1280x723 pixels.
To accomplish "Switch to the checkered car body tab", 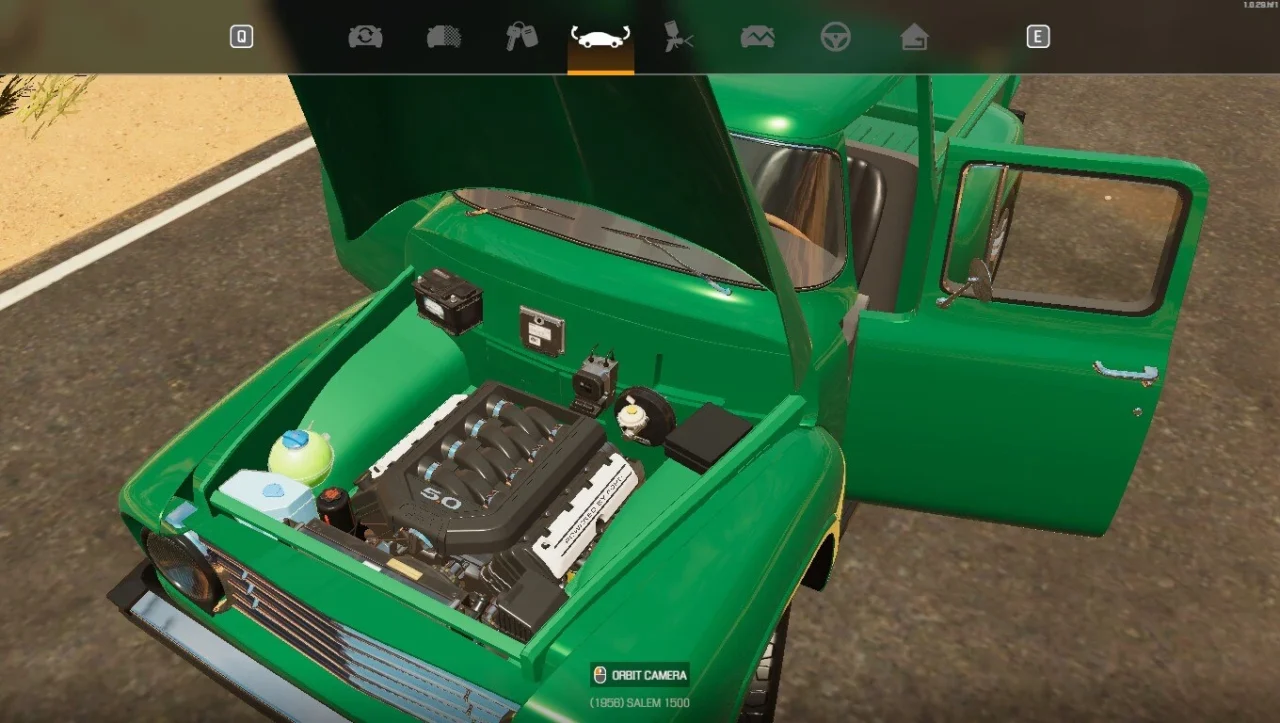I will (x=444, y=37).
